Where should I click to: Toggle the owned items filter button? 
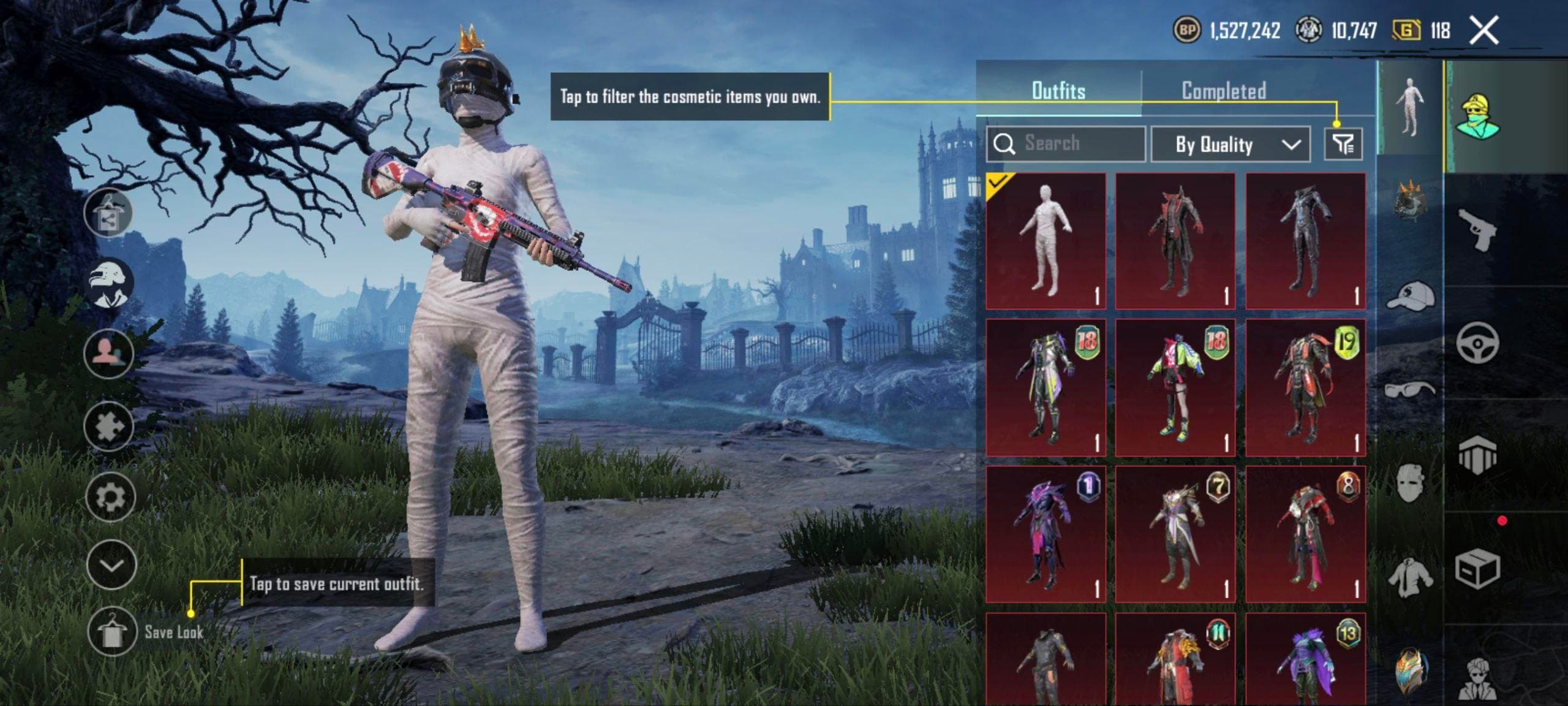pyautogui.click(x=1343, y=144)
